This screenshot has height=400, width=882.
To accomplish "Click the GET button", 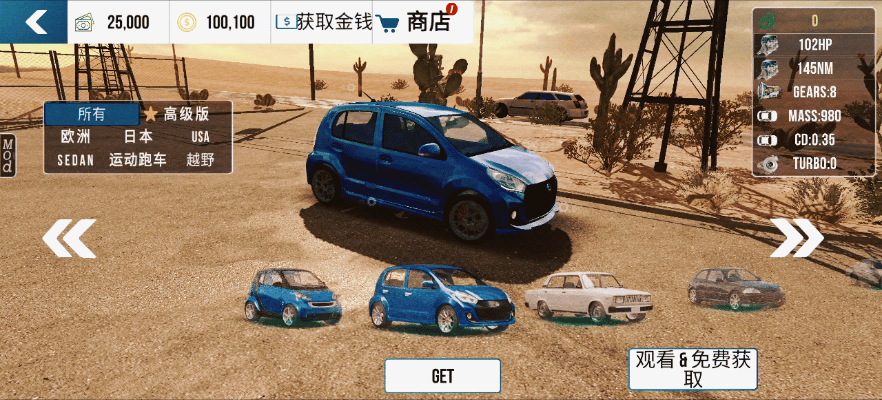I will tap(442, 376).
